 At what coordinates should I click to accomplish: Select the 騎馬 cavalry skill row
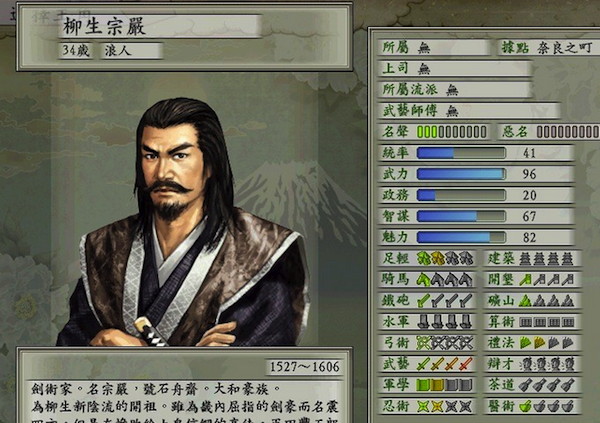pos(430,280)
